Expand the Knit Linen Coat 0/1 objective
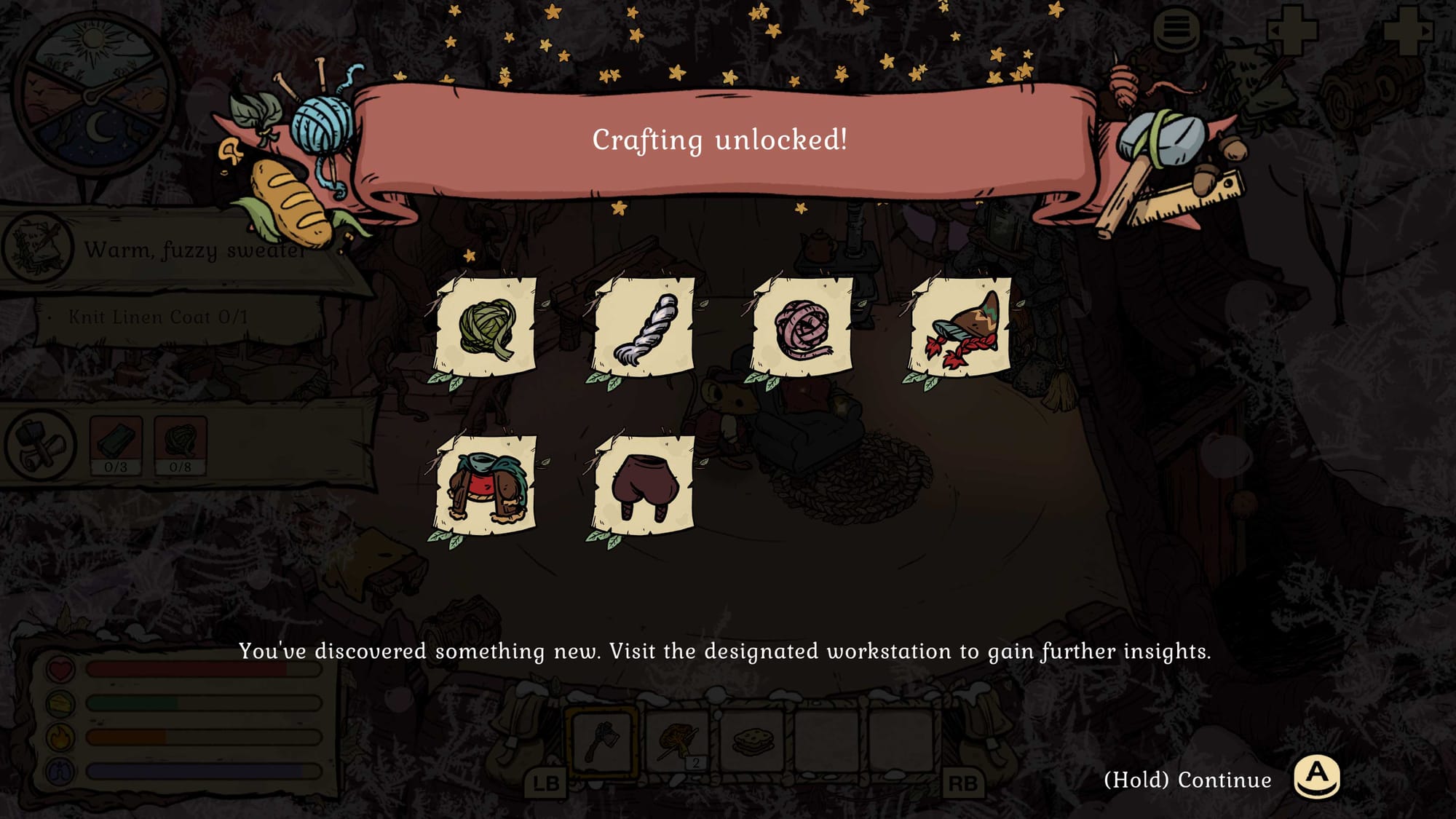The image size is (1456, 819). [x=157, y=317]
